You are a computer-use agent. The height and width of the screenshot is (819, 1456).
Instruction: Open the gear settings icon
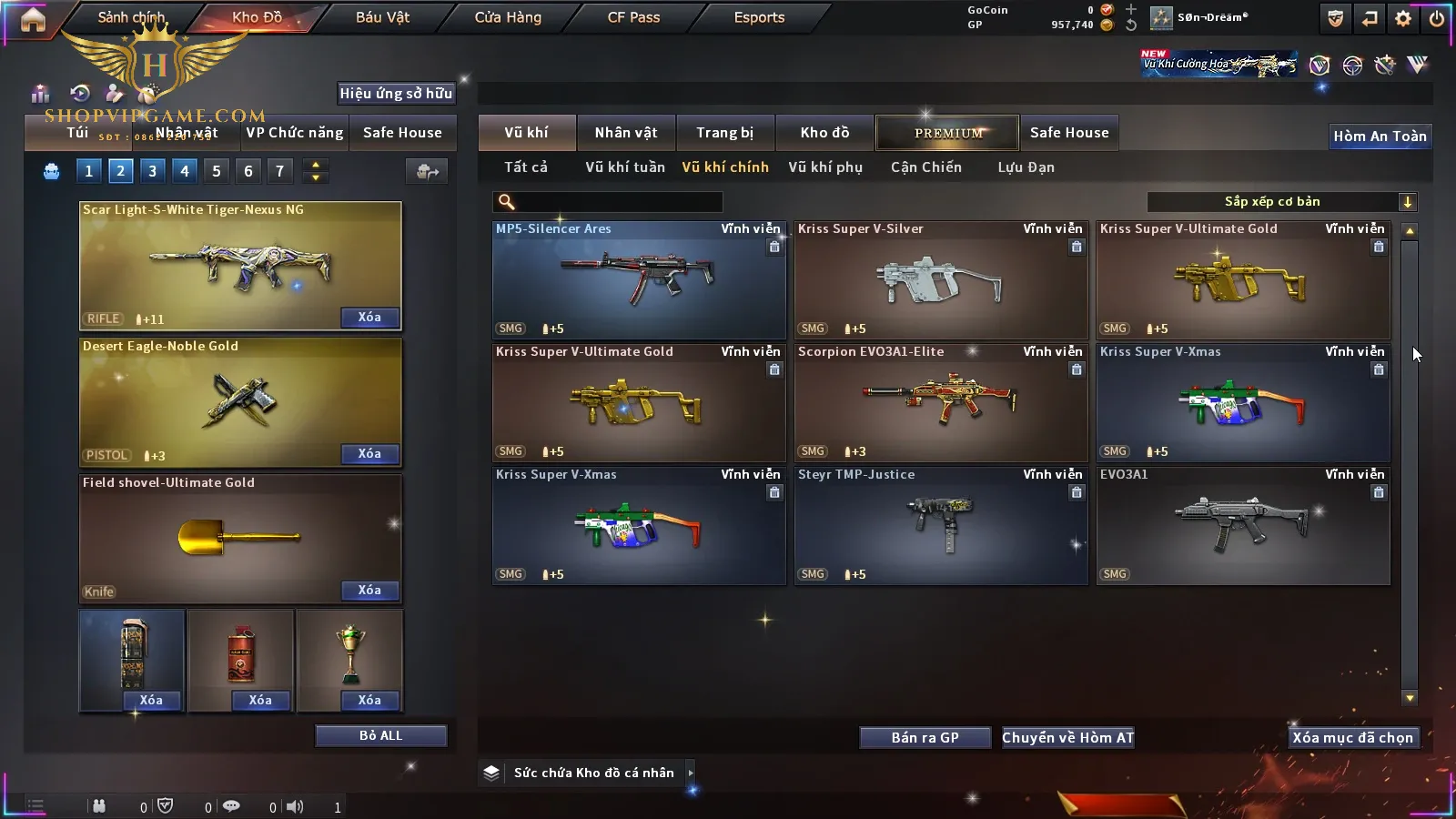(x=1403, y=18)
